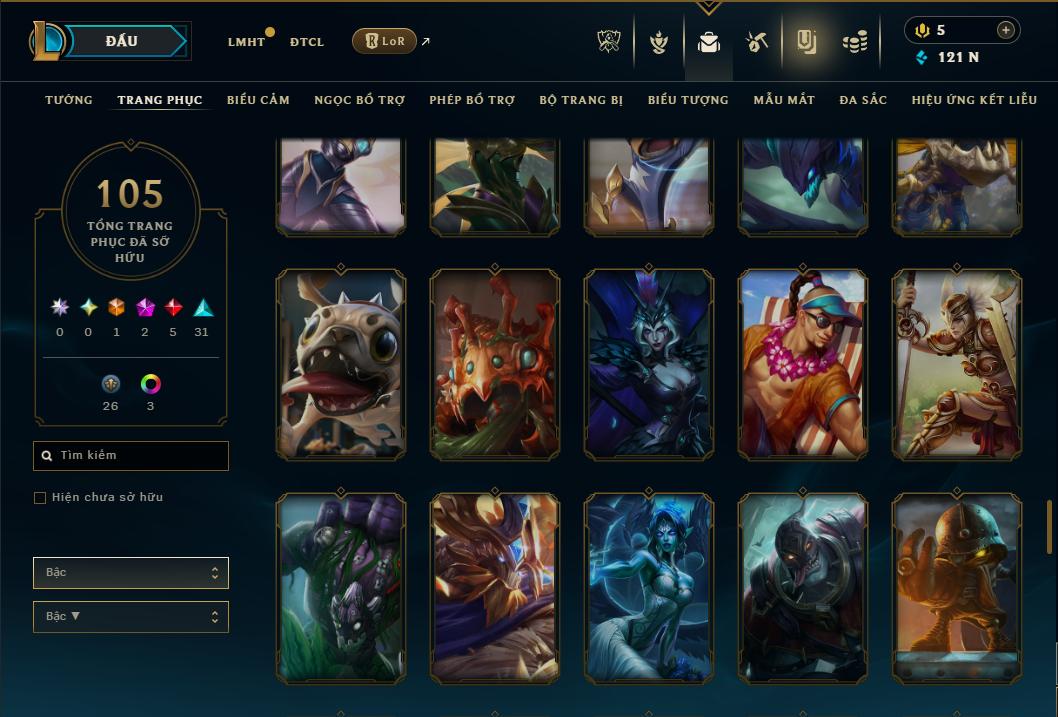
Task: Go to the BỘ TRANG BỊ tab
Action: click(x=581, y=100)
